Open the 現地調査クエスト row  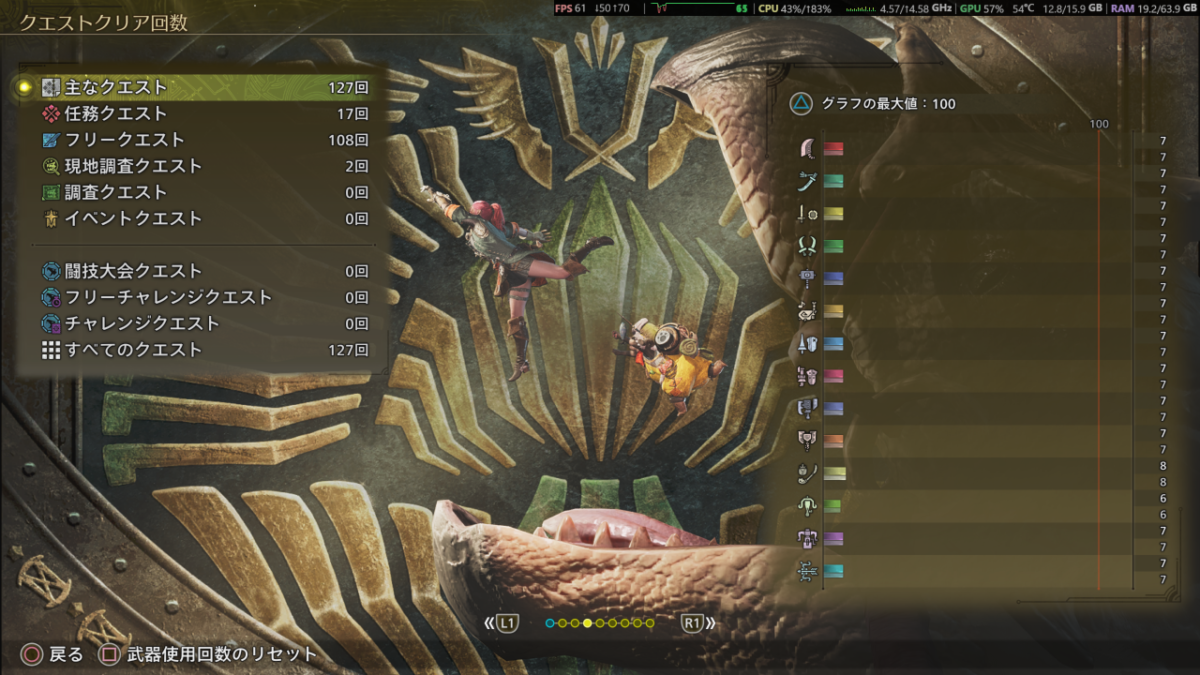[x=200, y=166]
